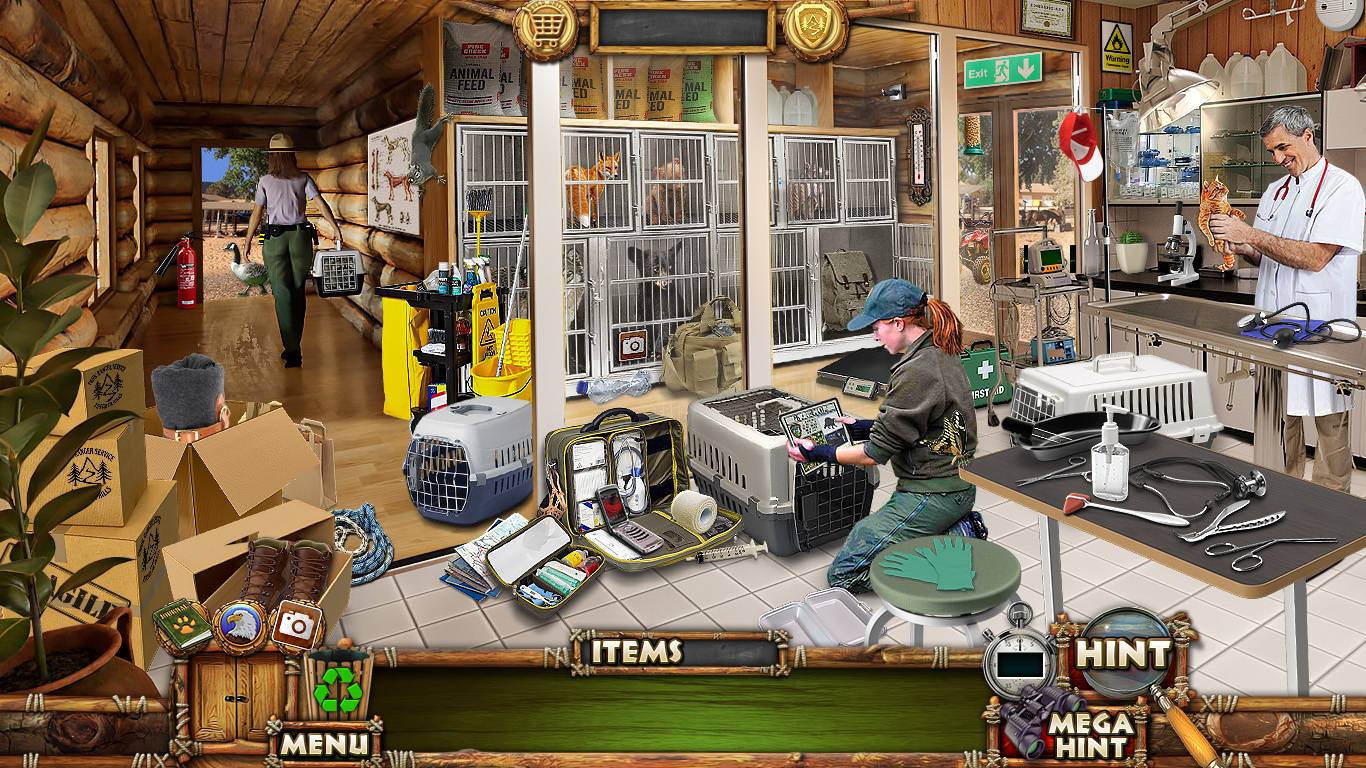Show the Items list
Image resolution: width=1366 pixels, height=768 pixels.
pyautogui.click(x=636, y=652)
